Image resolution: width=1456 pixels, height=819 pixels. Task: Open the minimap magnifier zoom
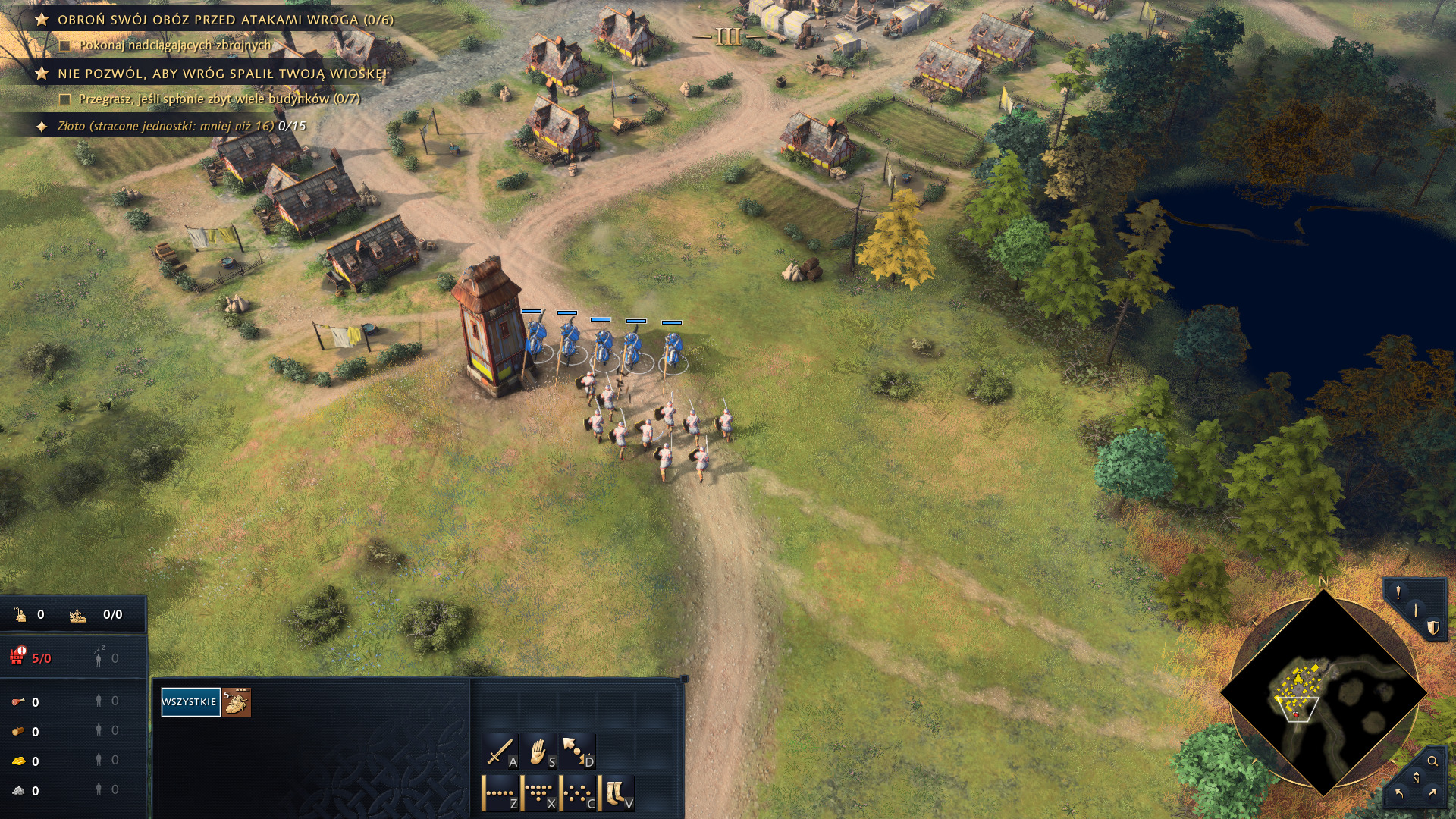point(1432,761)
